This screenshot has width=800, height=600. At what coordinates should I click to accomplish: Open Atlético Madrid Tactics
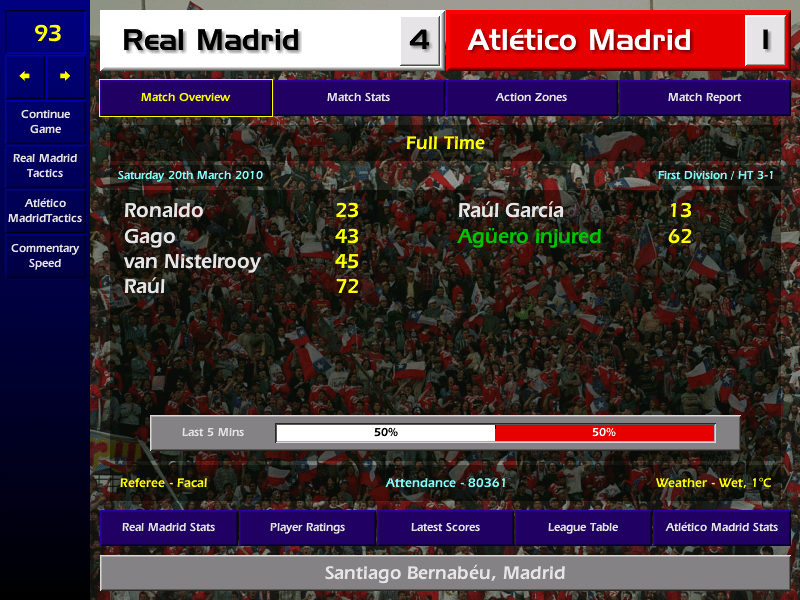[x=45, y=210]
